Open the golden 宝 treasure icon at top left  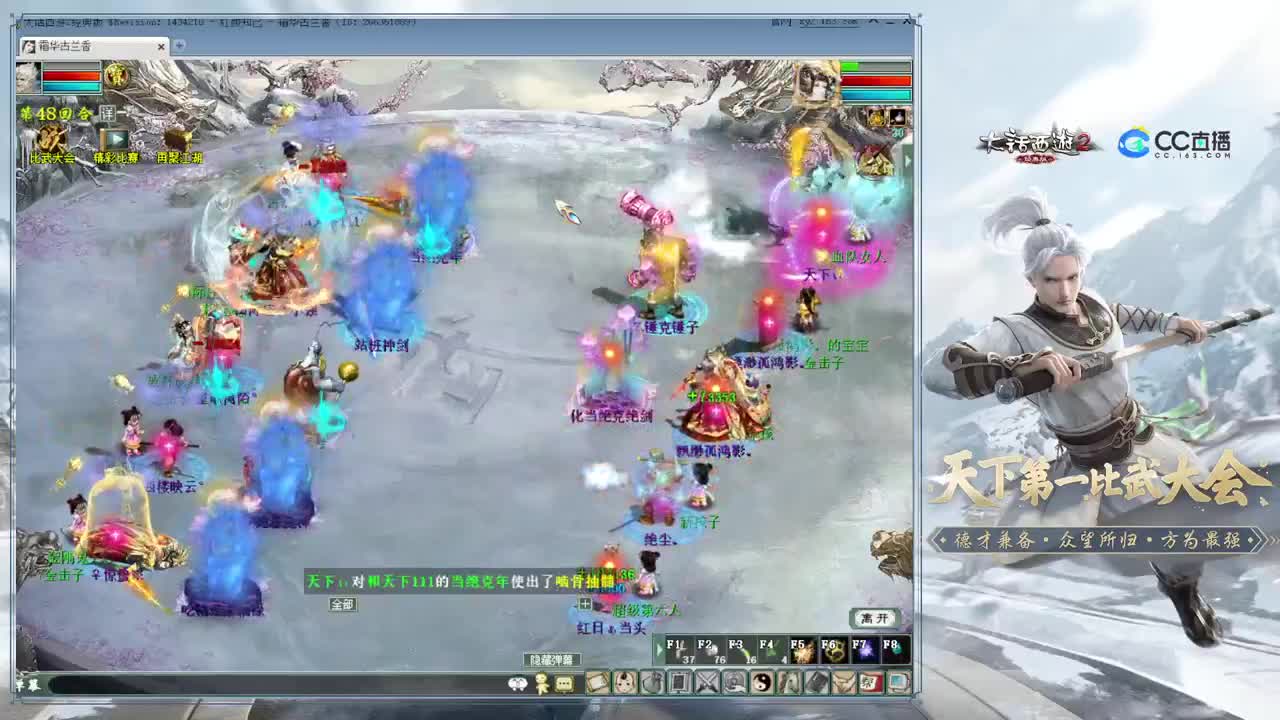click(x=117, y=76)
